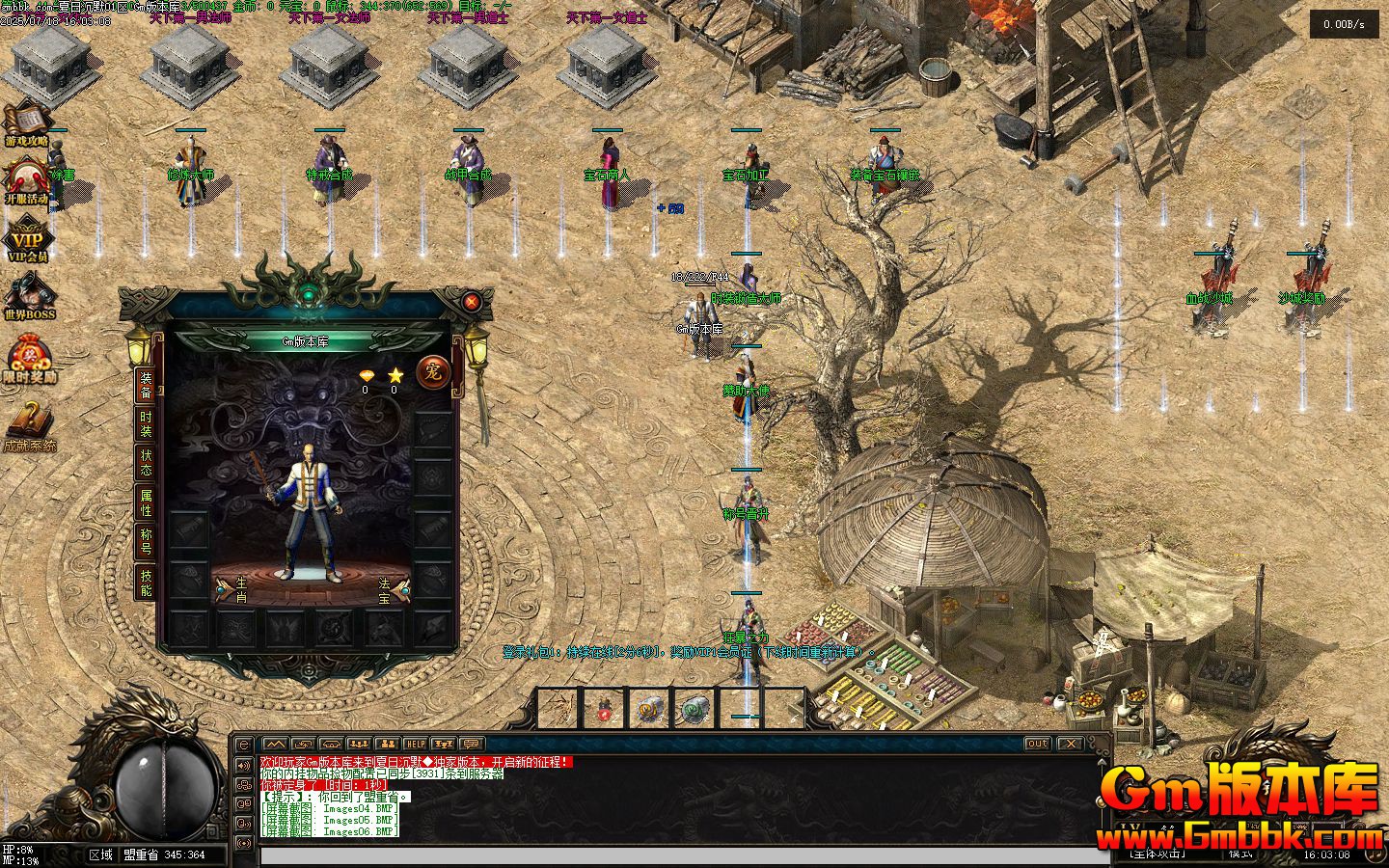The width and height of the screenshot is (1389, 868).
Task: Switch to the 时装 costume tab
Action: point(146,424)
